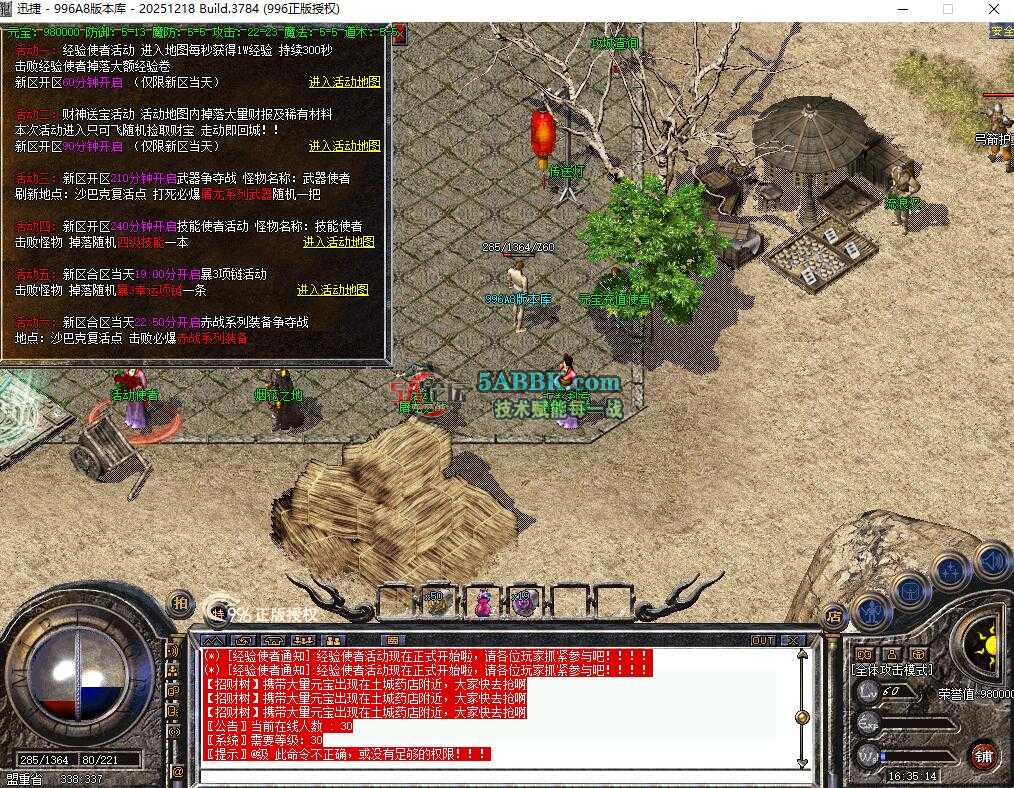Open the skills sparkle orb button
The image size is (1014, 788).
(950, 571)
